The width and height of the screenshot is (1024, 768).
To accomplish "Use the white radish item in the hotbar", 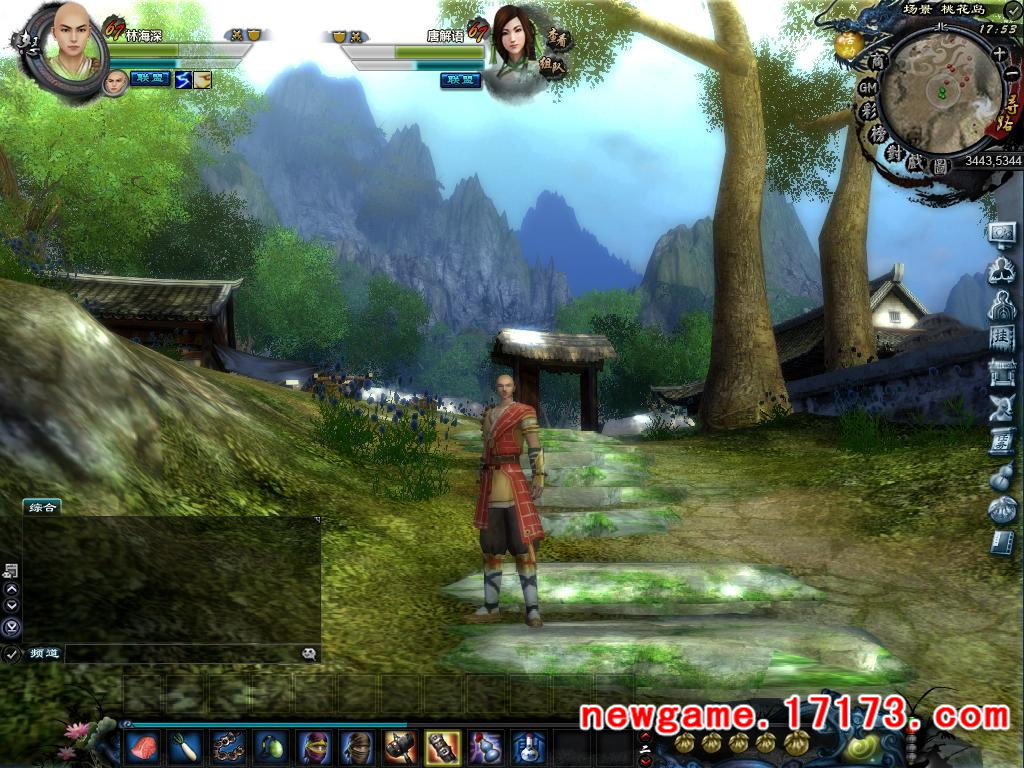I will 186,746.
